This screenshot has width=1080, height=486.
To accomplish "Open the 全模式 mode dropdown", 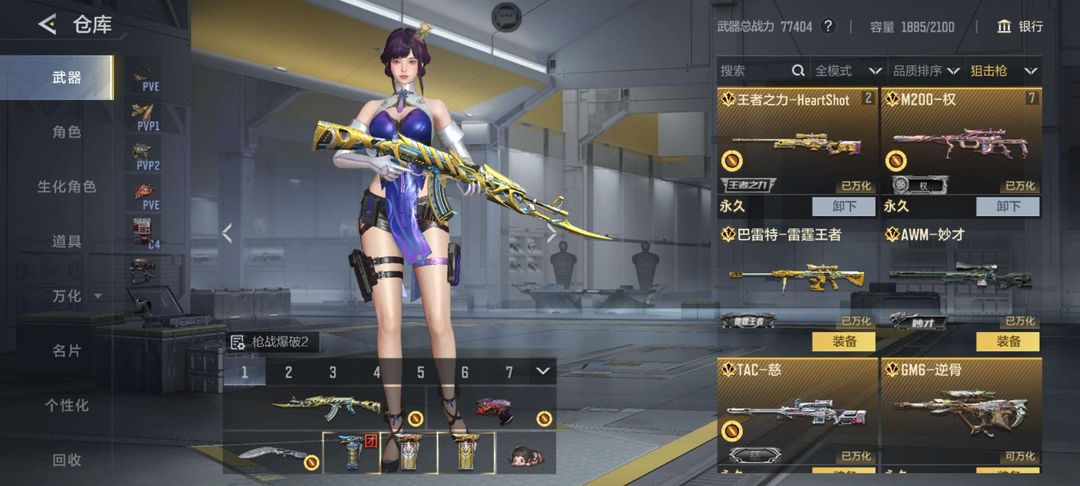I will pyautogui.click(x=847, y=71).
